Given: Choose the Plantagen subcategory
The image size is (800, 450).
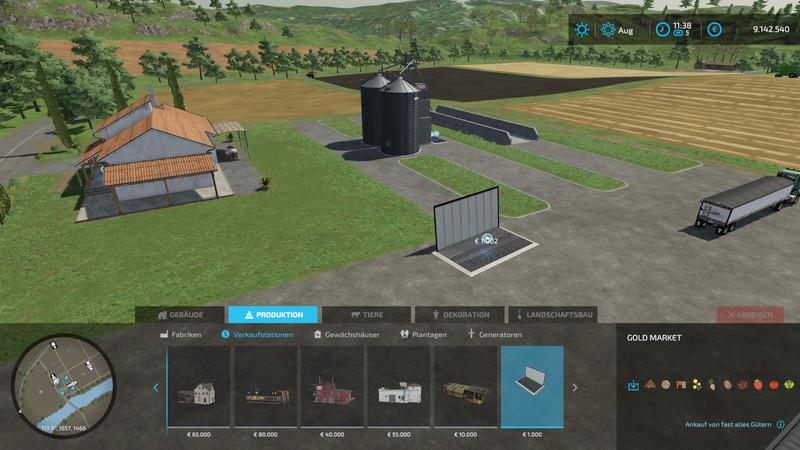Looking at the screenshot, I should [x=423, y=334].
